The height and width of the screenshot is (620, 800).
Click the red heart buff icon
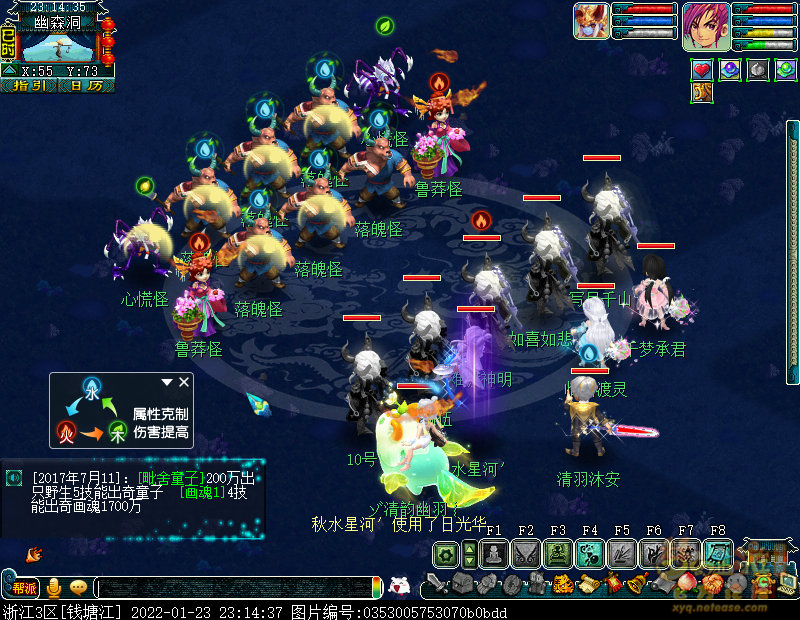(x=702, y=70)
